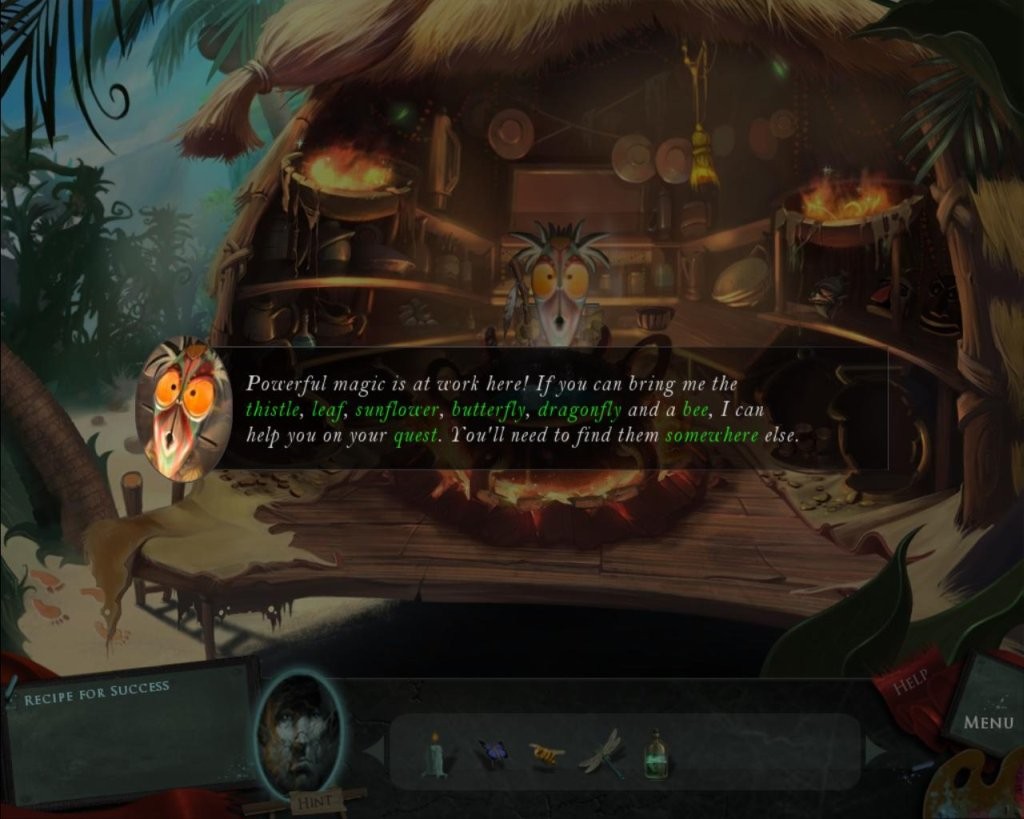Select the bee inventory item
The image size is (1024, 819).
tap(546, 753)
